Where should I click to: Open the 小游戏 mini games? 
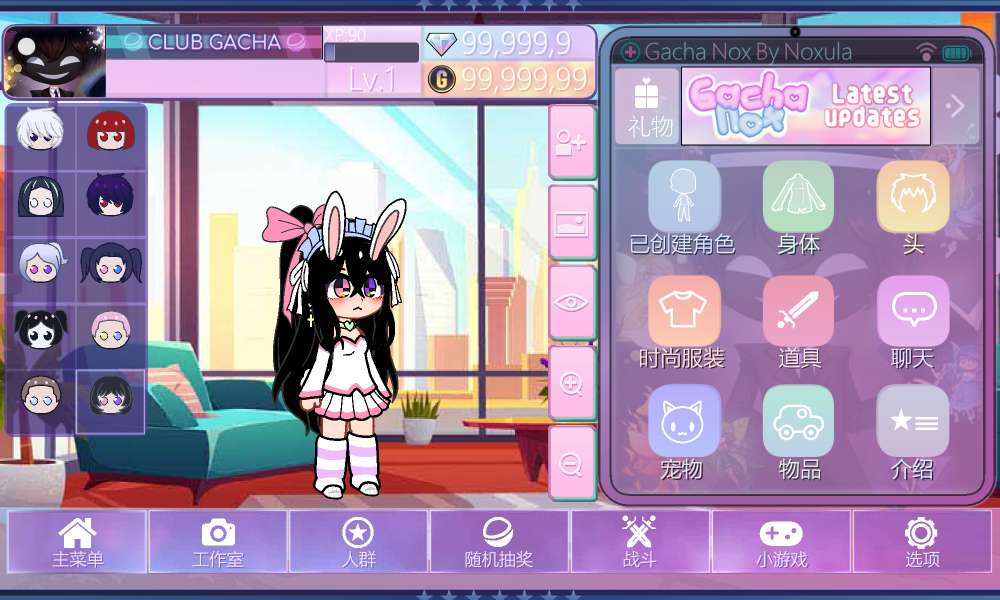tap(781, 542)
